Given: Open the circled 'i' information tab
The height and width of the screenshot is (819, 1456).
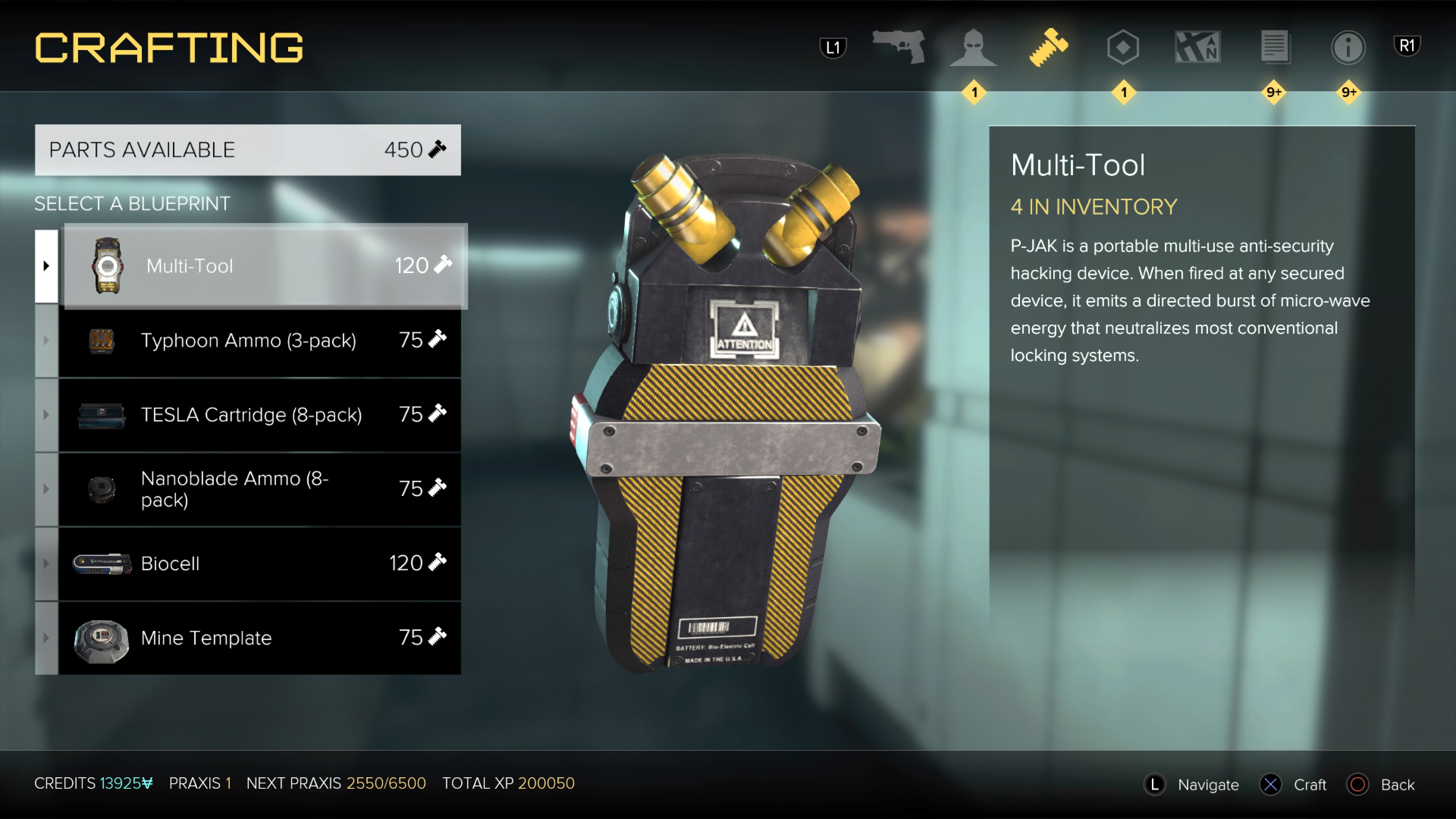Looking at the screenshot, I should pyautogui.click(x=1348, y=47).
